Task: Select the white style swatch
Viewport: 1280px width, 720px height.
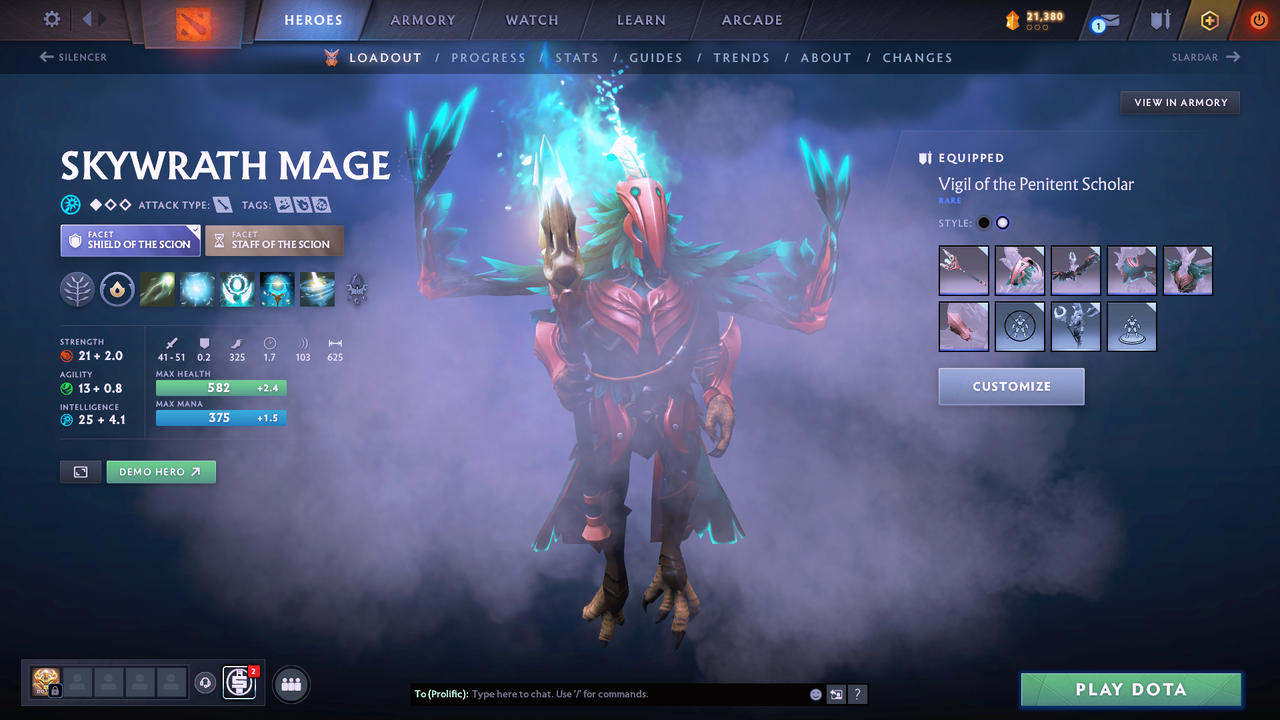Action: pos(1003,222)
